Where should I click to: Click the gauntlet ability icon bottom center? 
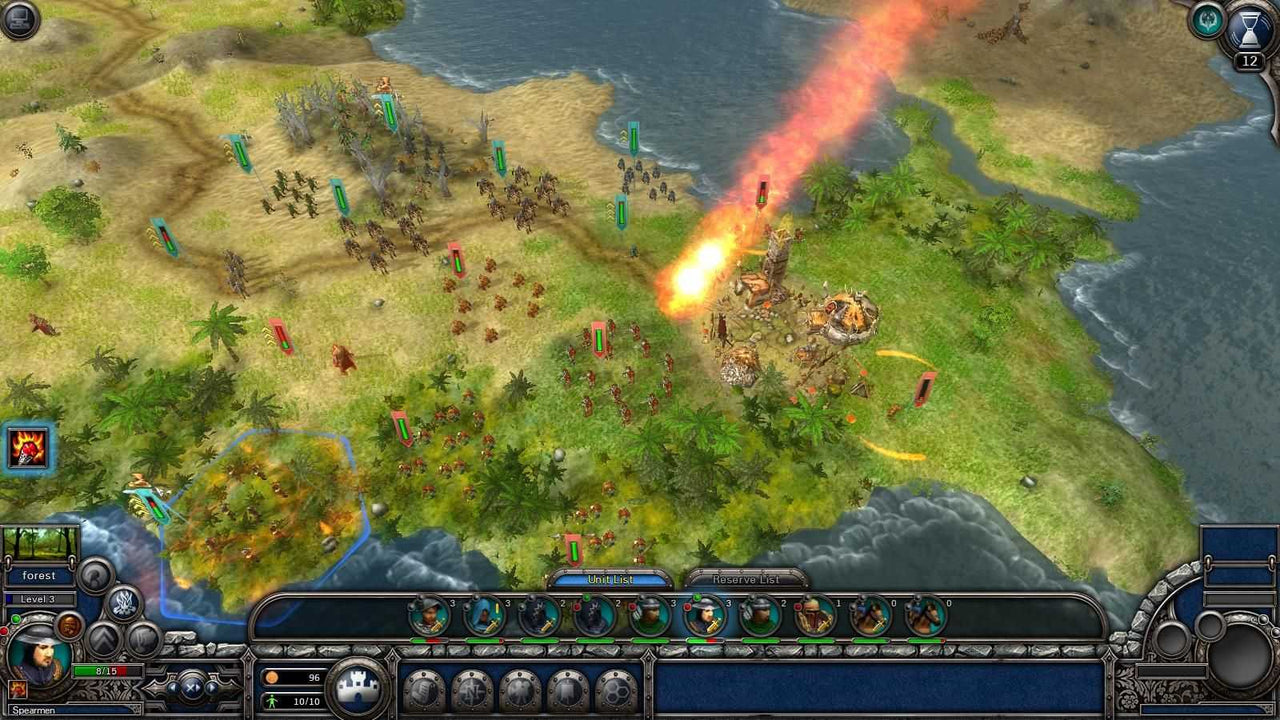[422, 690]
